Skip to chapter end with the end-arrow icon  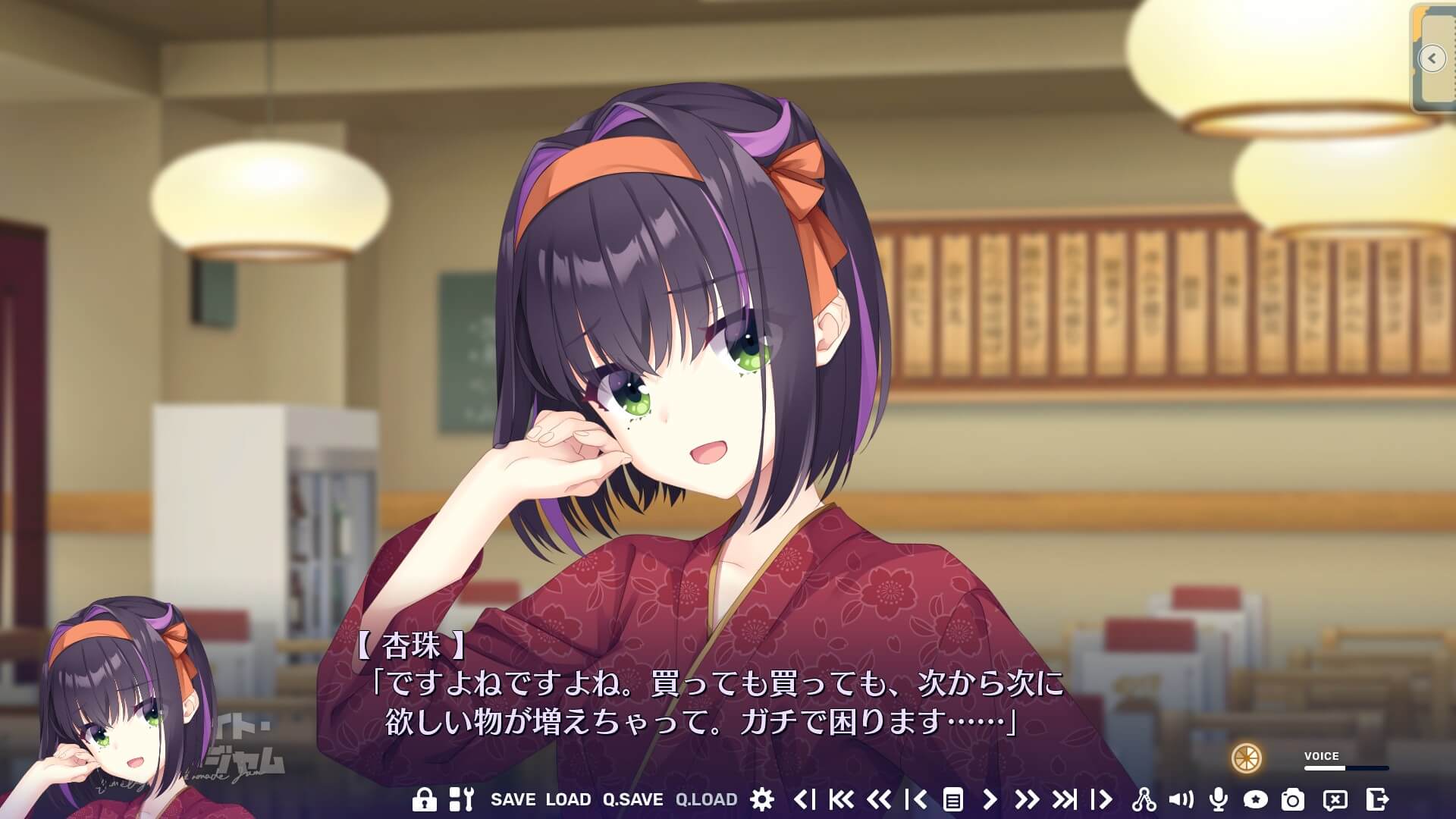pyautogui.click(x=1063, y=799)
